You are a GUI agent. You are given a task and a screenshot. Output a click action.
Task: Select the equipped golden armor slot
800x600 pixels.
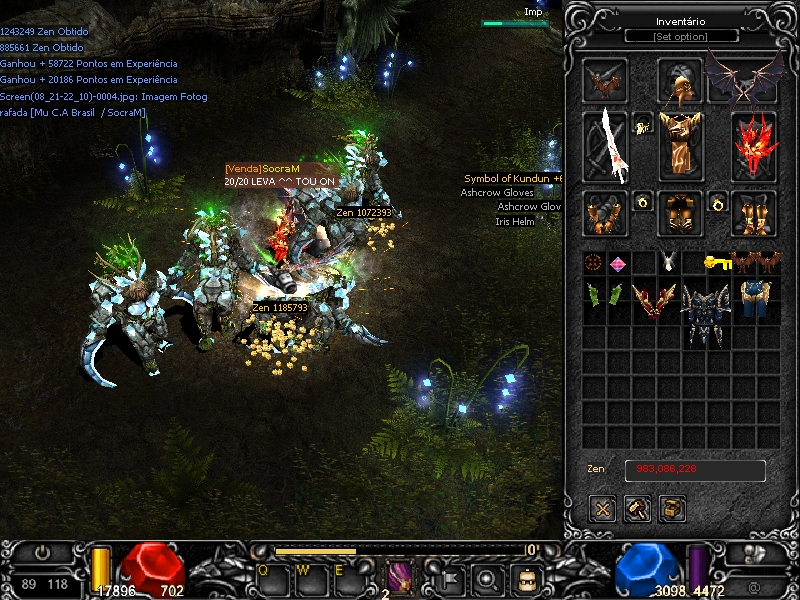tap(680, 143)
